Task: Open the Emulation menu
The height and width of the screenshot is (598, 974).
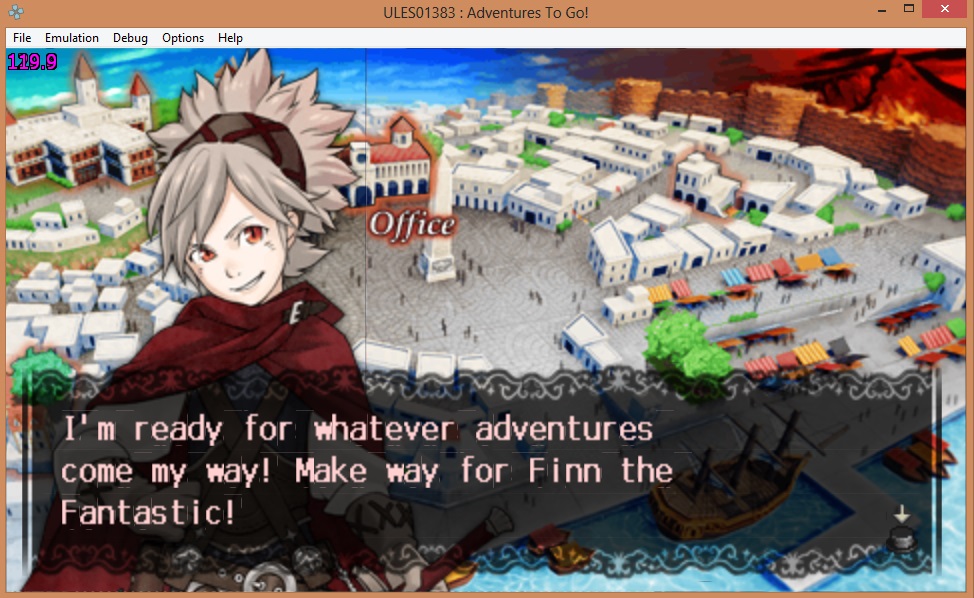Action: [x=72, y=38]
